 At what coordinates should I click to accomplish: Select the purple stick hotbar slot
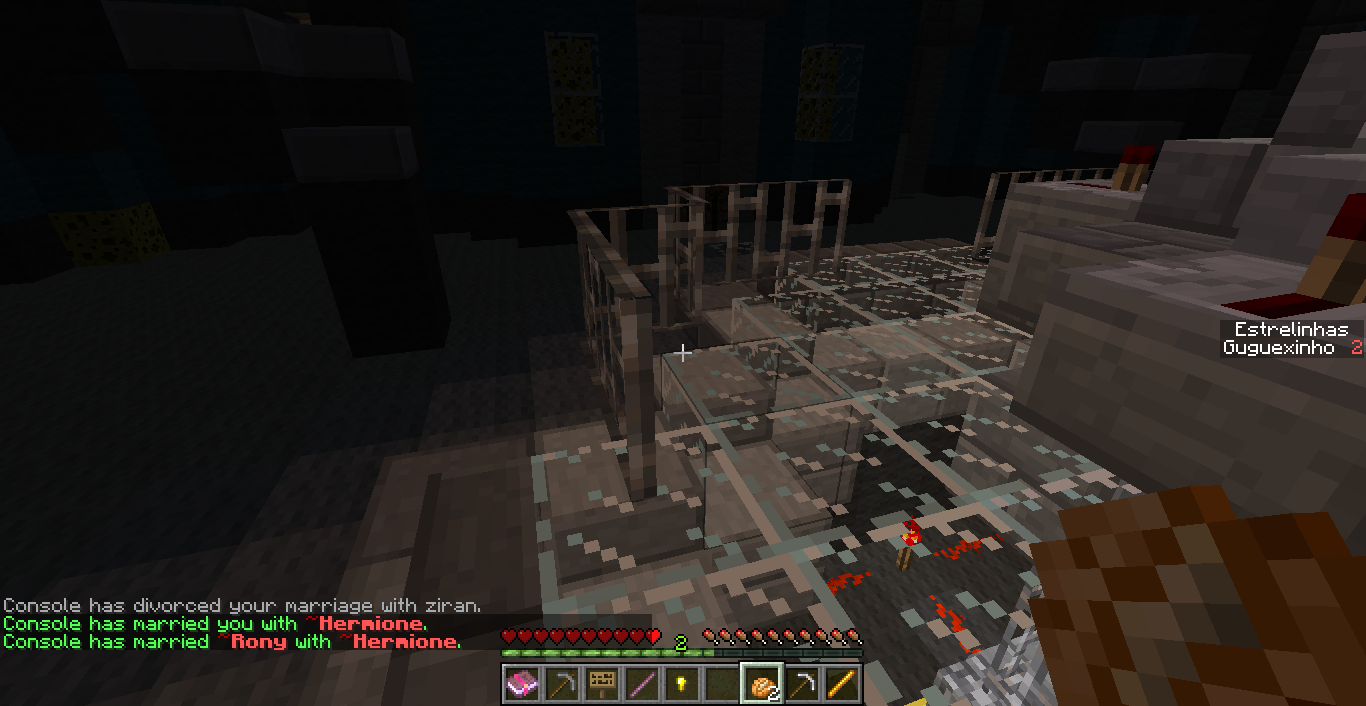pyautogui.click(x=641, y=685)
